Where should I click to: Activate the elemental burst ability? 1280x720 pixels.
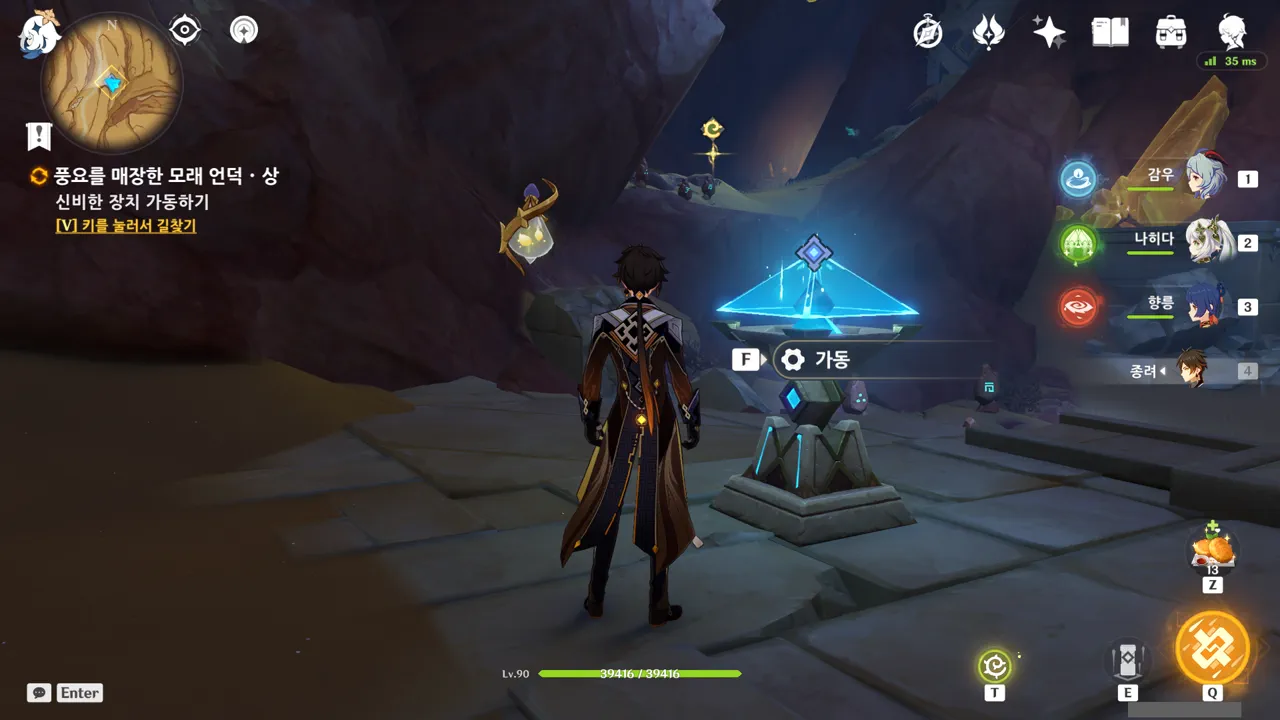(x=1212, y=647)
